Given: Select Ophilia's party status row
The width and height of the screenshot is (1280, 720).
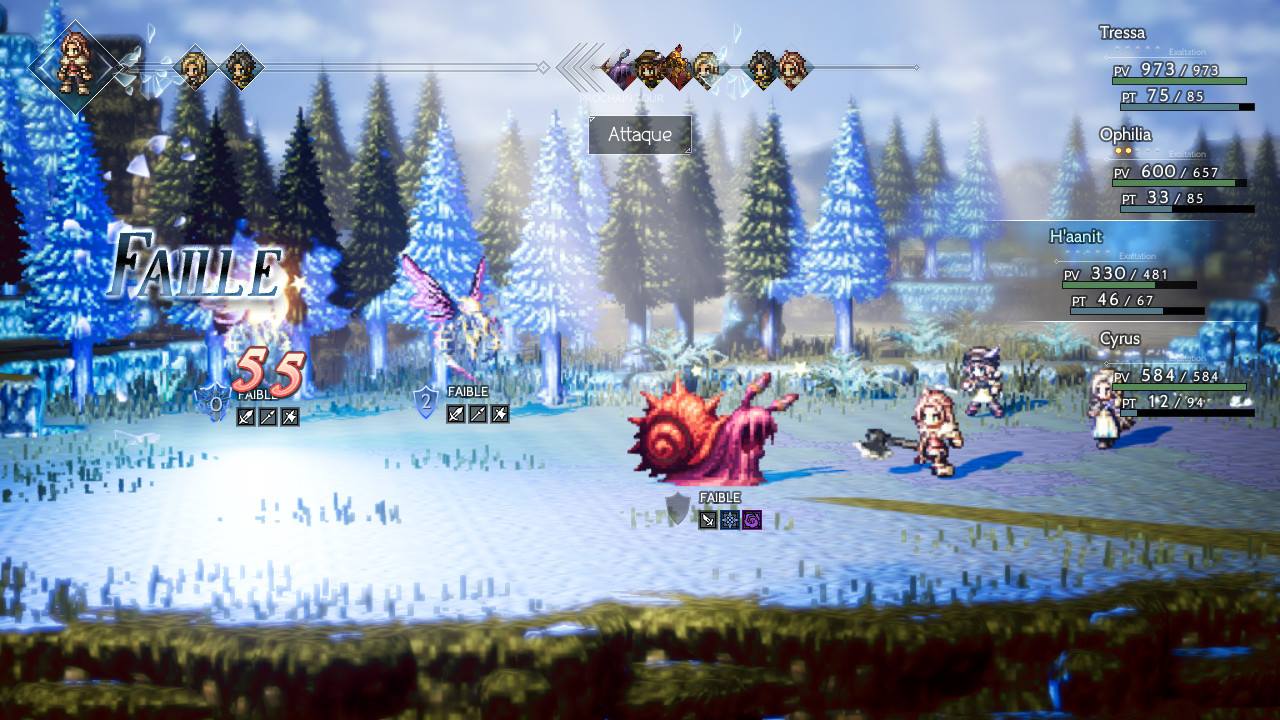Looking at the screenshot, I should tap(1178, 170).
